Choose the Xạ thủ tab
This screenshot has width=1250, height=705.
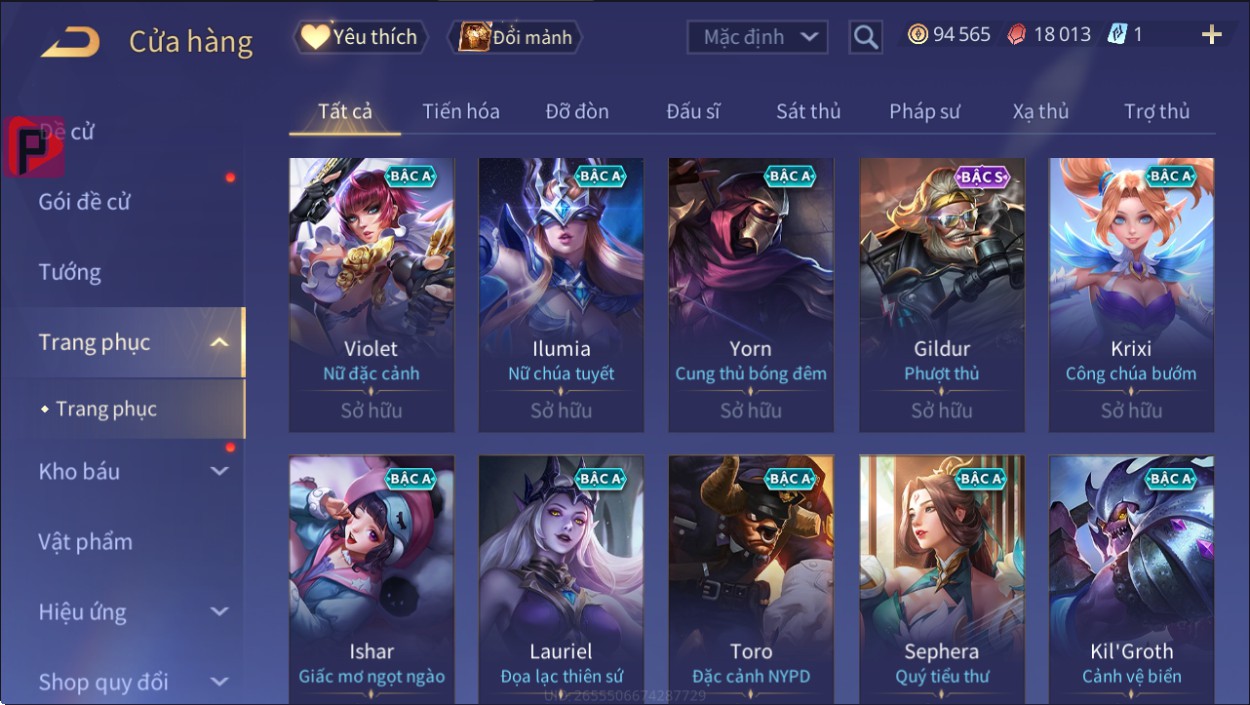[1040, 112]
